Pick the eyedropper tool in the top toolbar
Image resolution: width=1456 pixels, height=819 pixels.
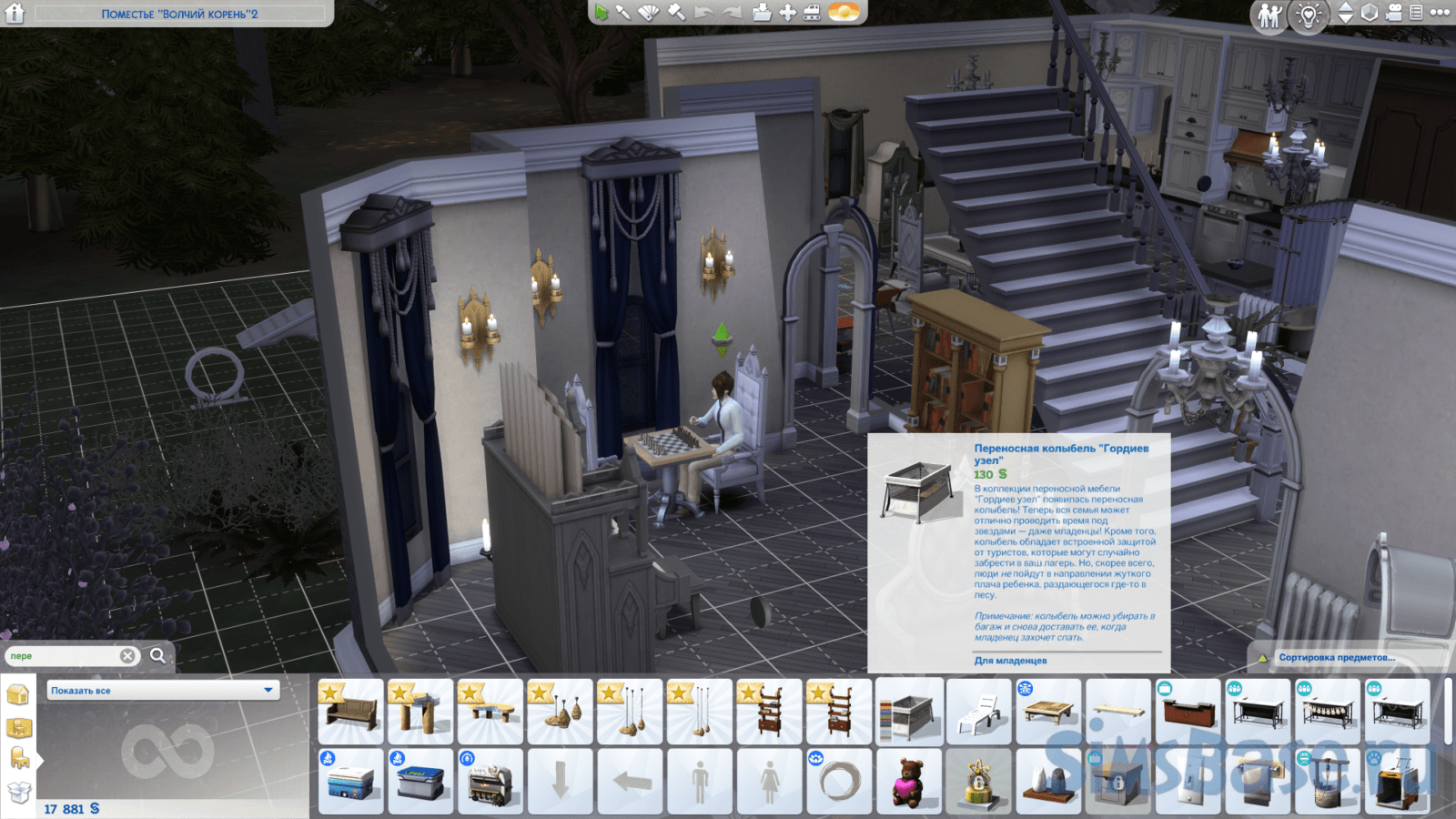(623, 12)
